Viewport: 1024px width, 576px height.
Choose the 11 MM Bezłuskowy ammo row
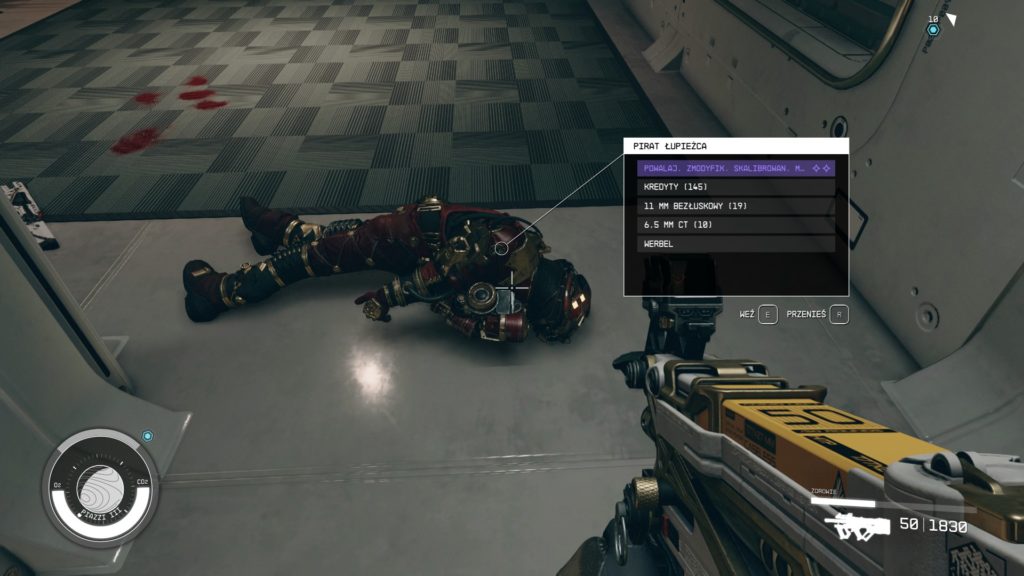pos(736,206)
